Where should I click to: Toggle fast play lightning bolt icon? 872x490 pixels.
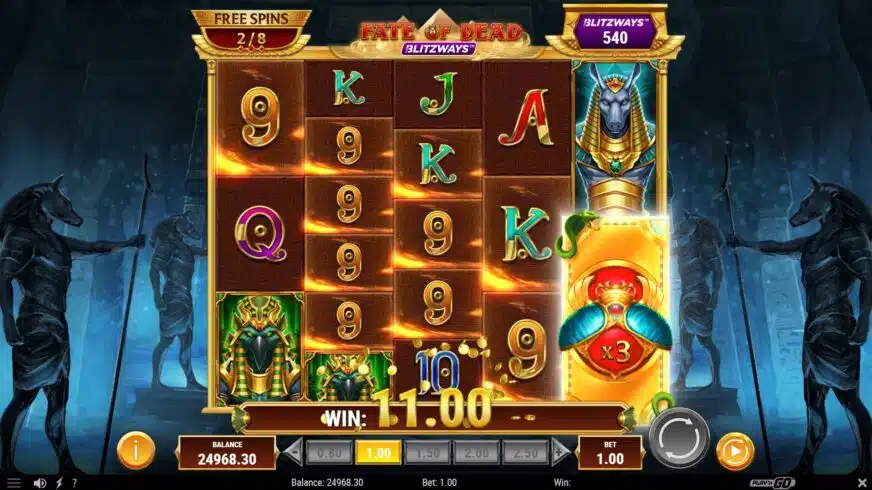(59, 483)
